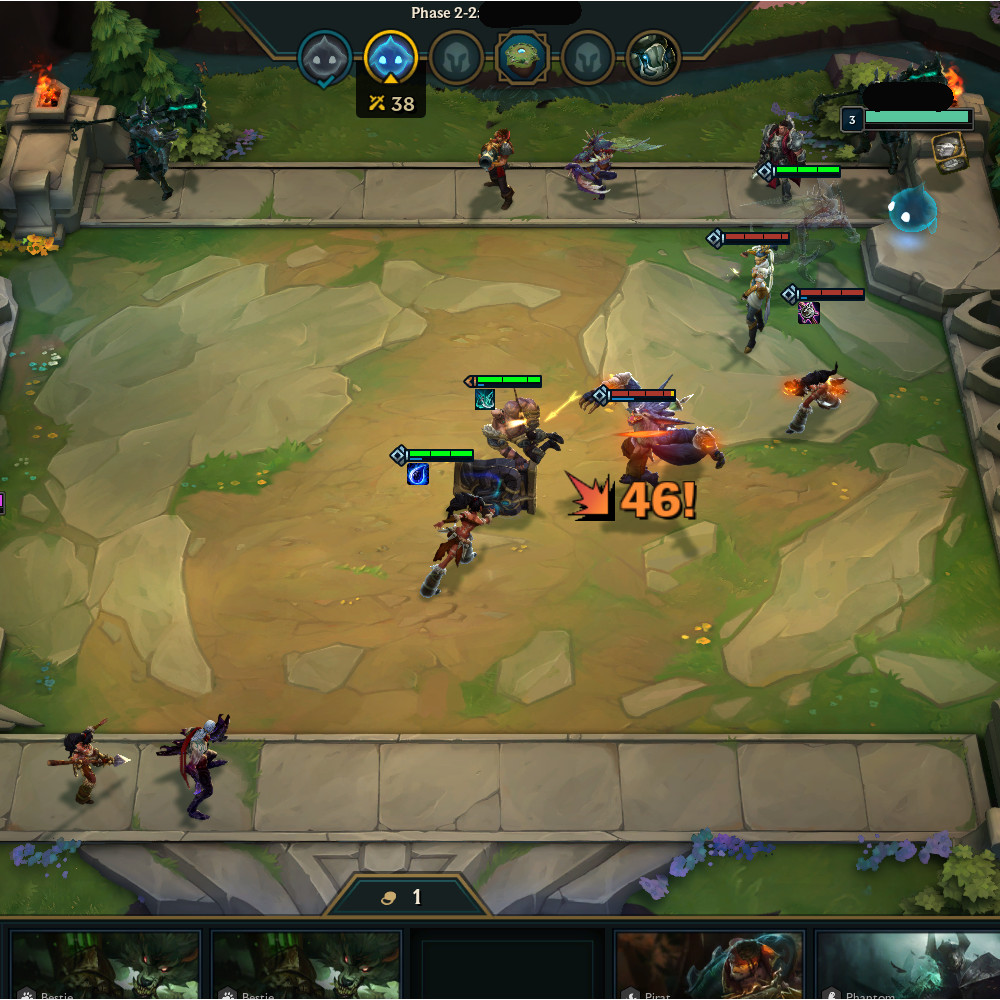Image resolution: width=1000 pixels, height=1000 pixels.
Task: Buy the Pirat champion card from the shop
Action: 708,965
